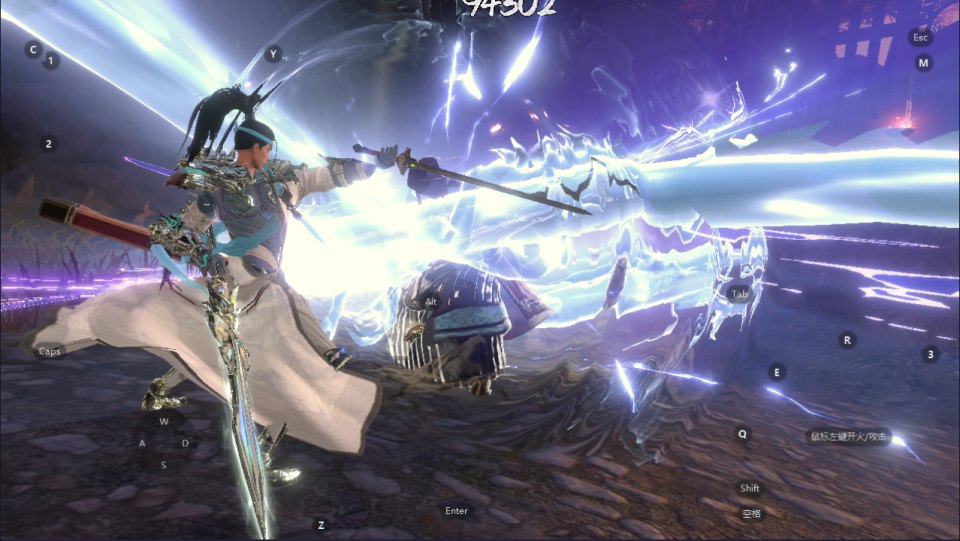Tap the 鼠标左键开火/攻击 attack button

click(847, 436)
